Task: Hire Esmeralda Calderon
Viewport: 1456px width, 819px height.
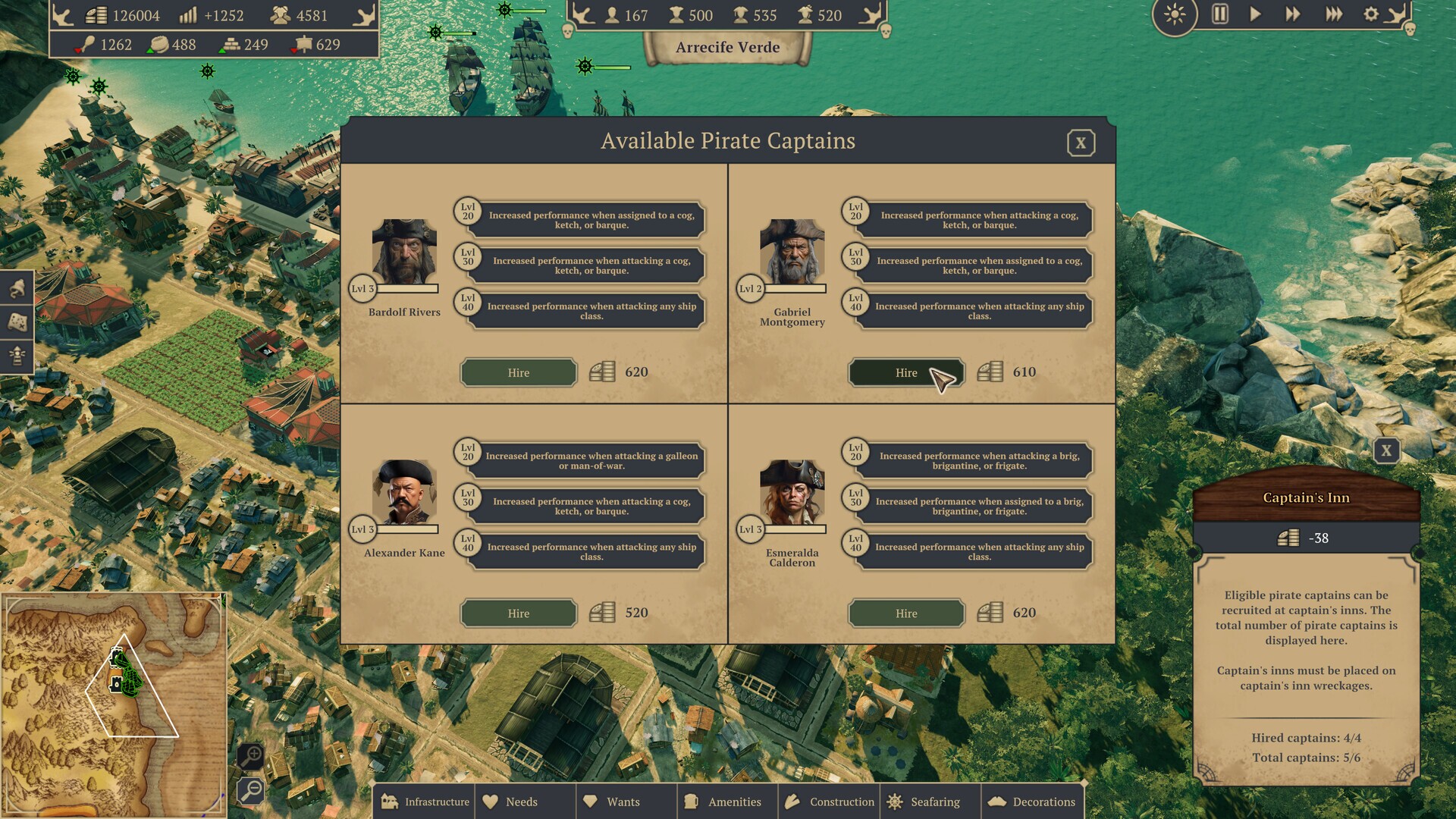Action: pos(905,613)
